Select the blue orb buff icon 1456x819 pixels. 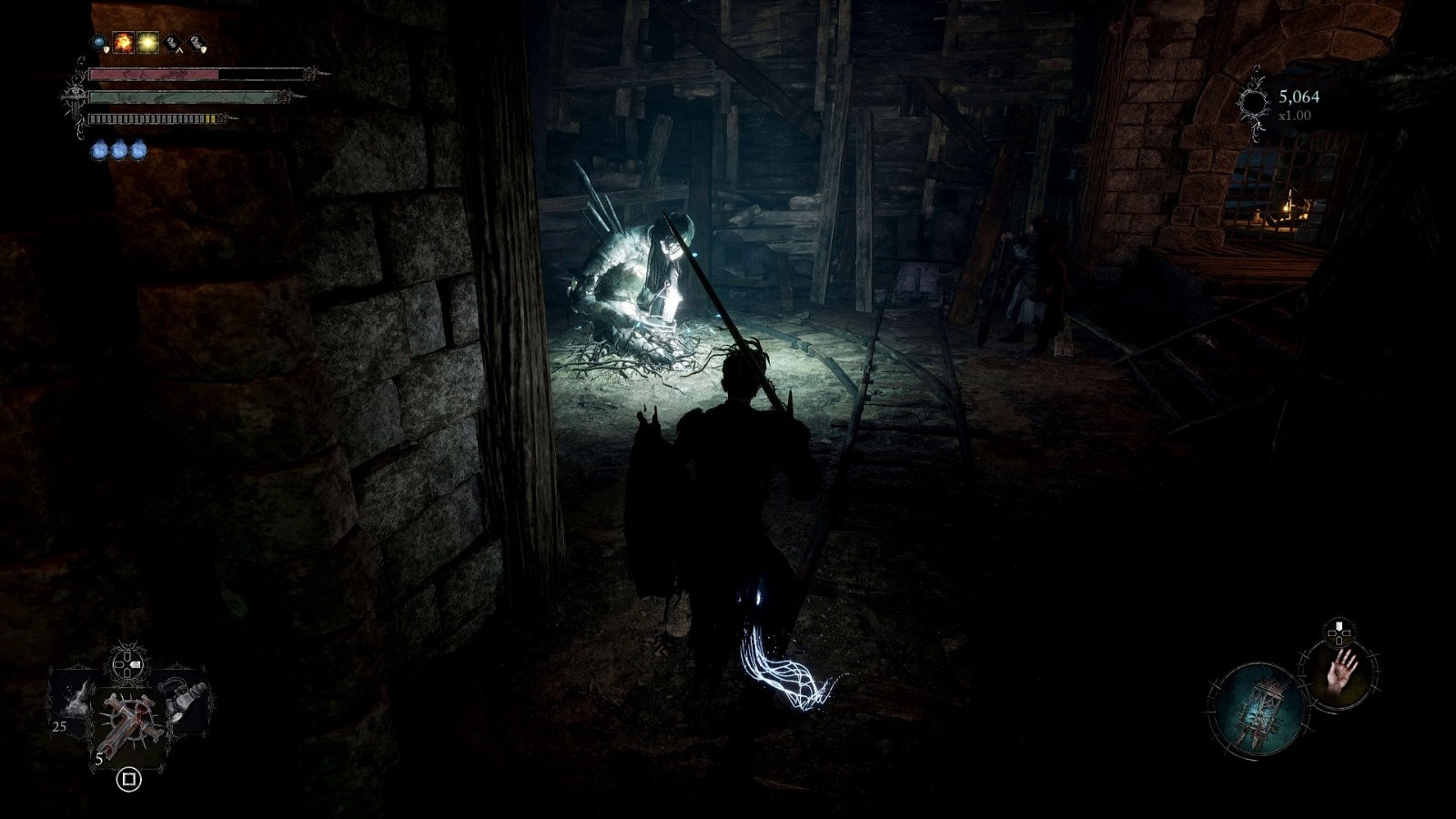pos(99,42)
